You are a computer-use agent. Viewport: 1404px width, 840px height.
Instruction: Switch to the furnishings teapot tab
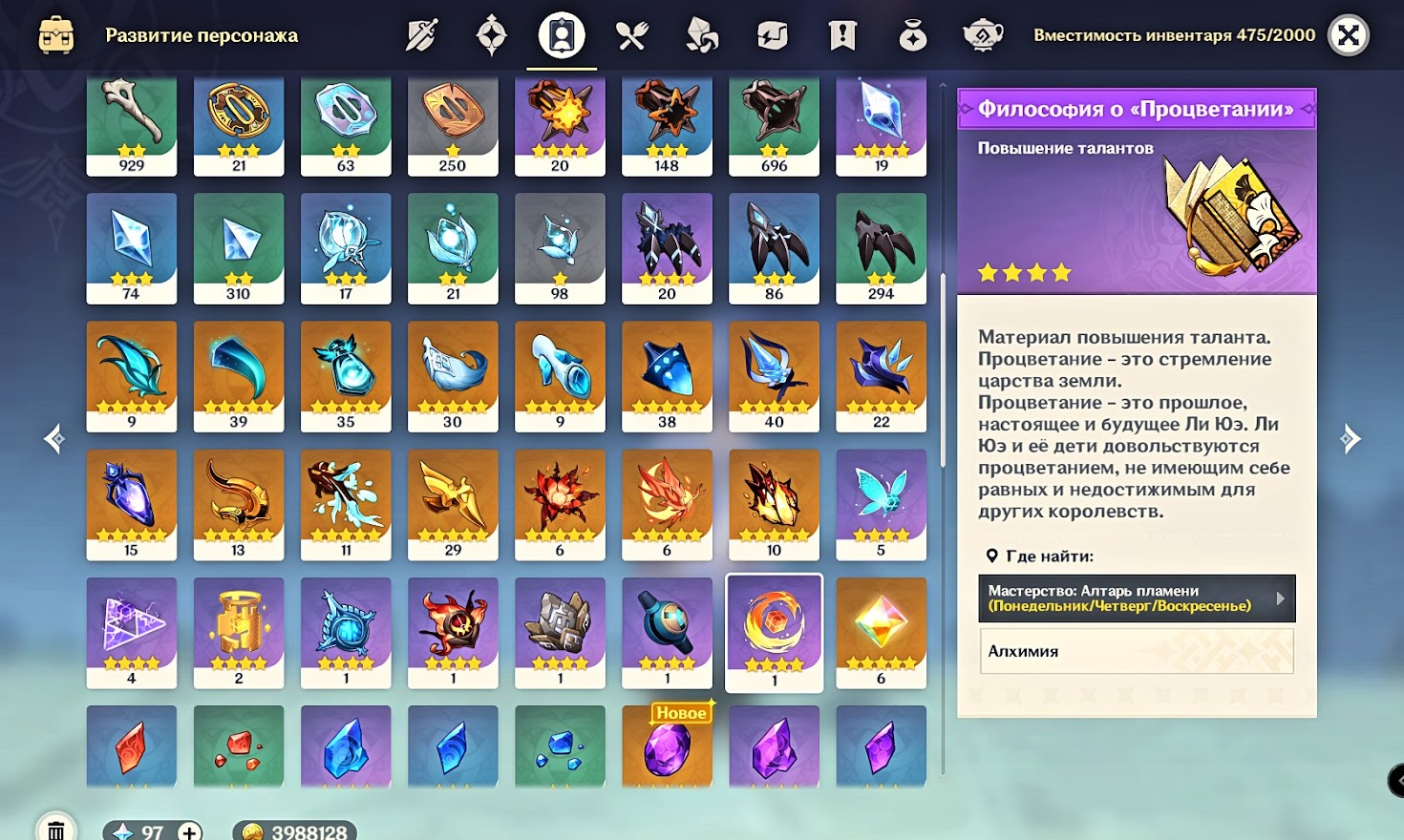[x=982, y=36]
